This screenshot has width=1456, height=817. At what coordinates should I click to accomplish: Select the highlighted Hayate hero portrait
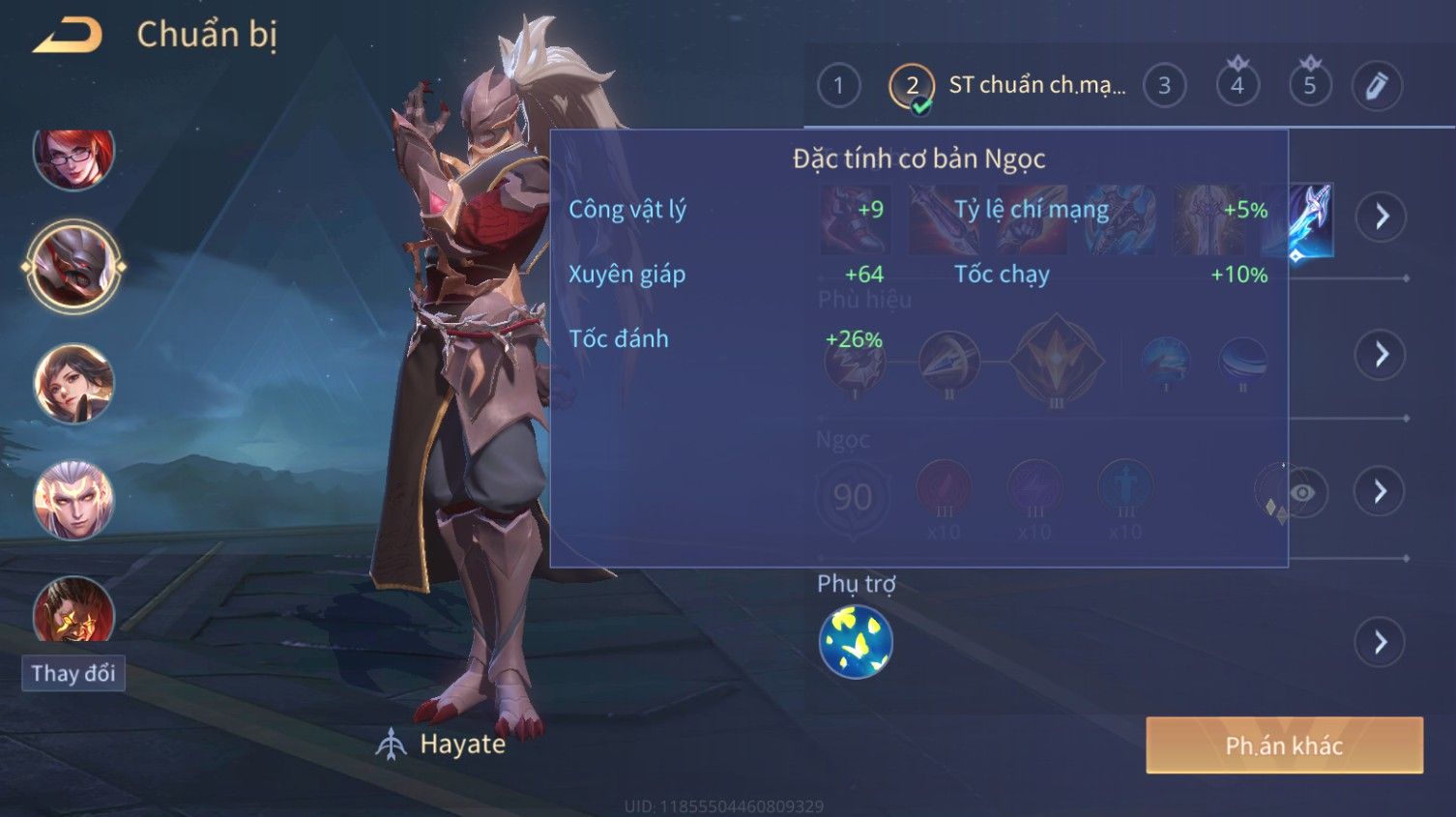(73, 267)
